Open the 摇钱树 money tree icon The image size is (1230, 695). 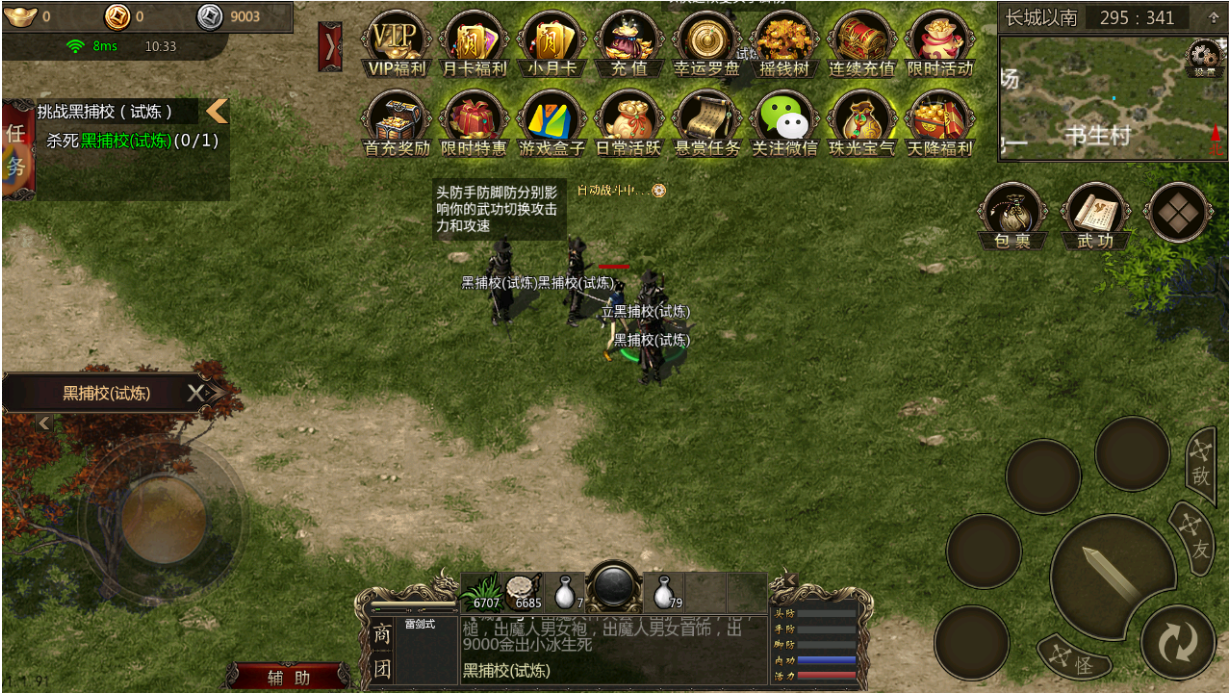pos(784,44)
